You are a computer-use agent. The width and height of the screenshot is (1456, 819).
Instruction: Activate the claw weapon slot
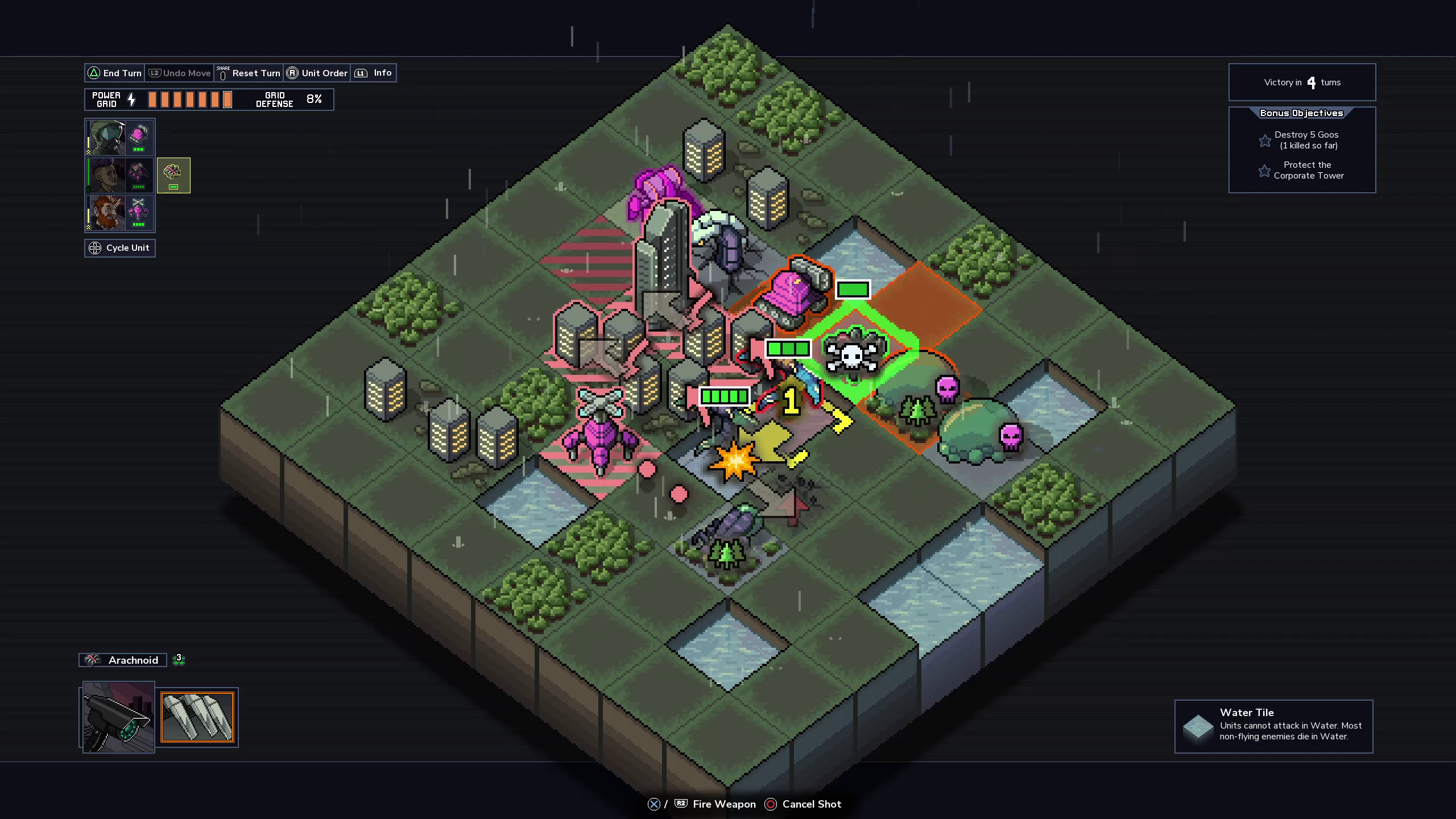click(x=197, y=717)
